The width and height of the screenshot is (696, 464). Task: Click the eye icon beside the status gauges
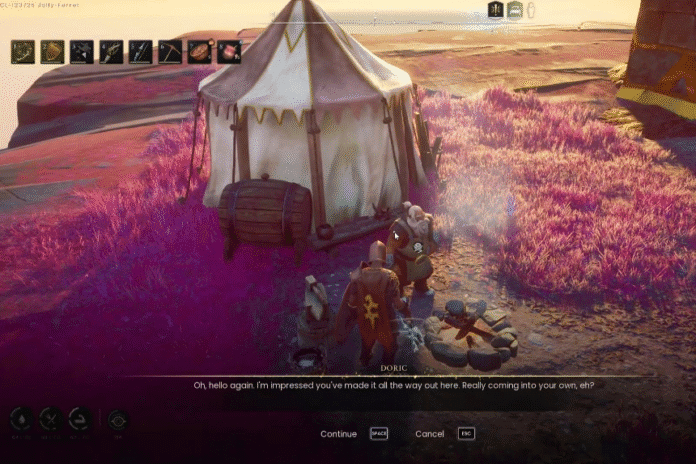tap(118, 421)
